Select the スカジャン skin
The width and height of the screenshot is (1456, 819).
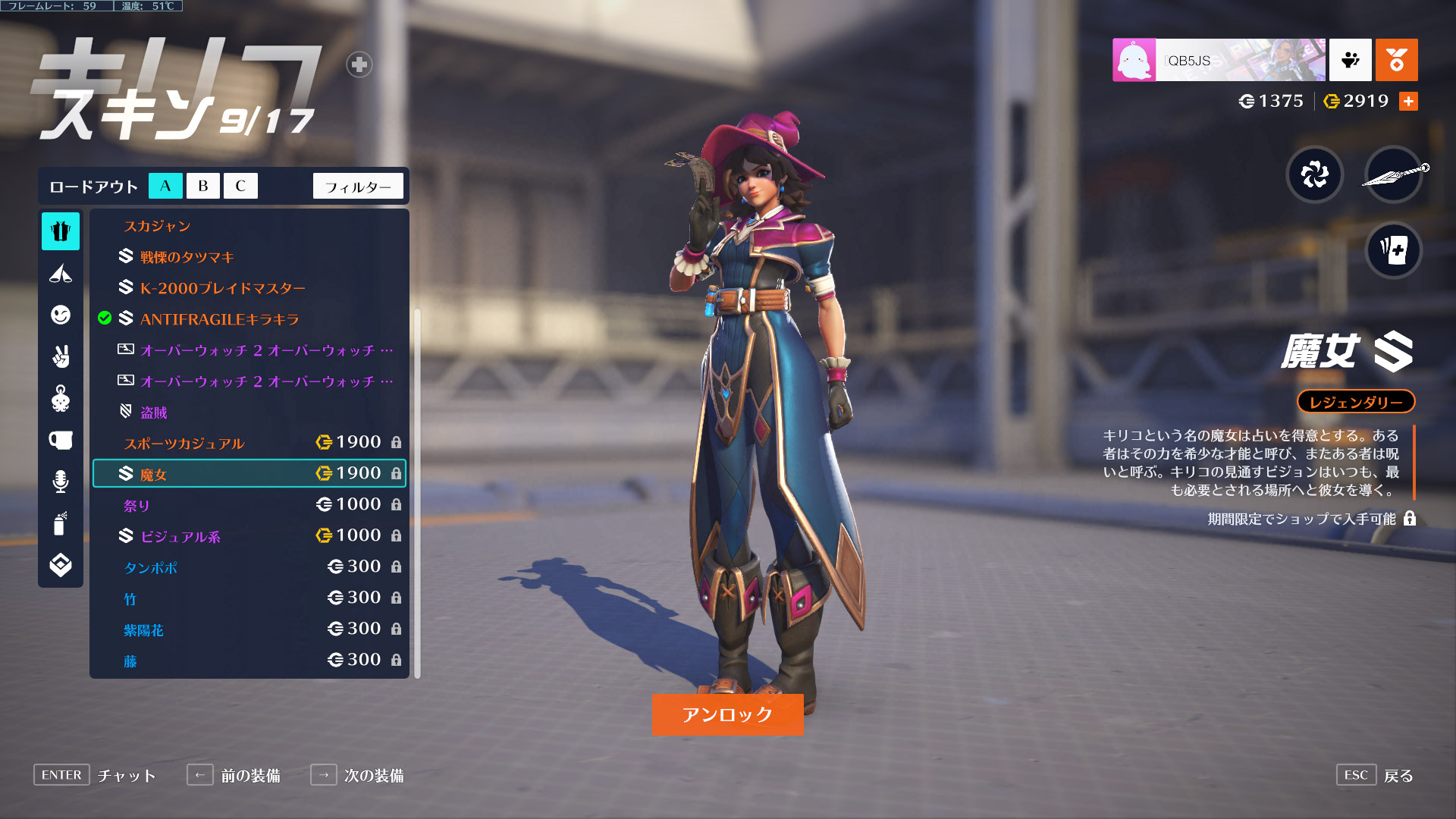(x=158, y=226)
